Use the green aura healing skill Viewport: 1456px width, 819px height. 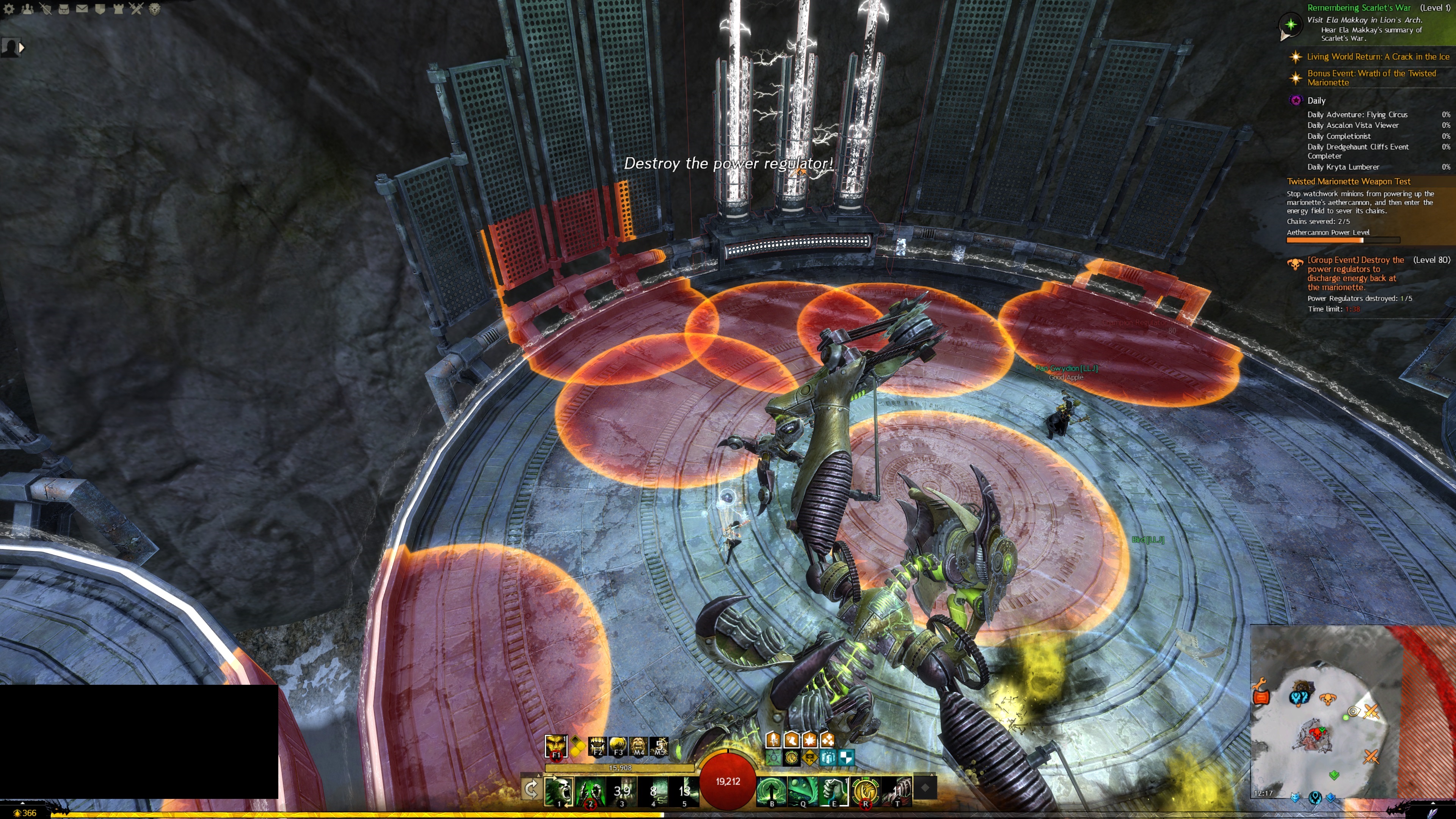coord(772,790)
